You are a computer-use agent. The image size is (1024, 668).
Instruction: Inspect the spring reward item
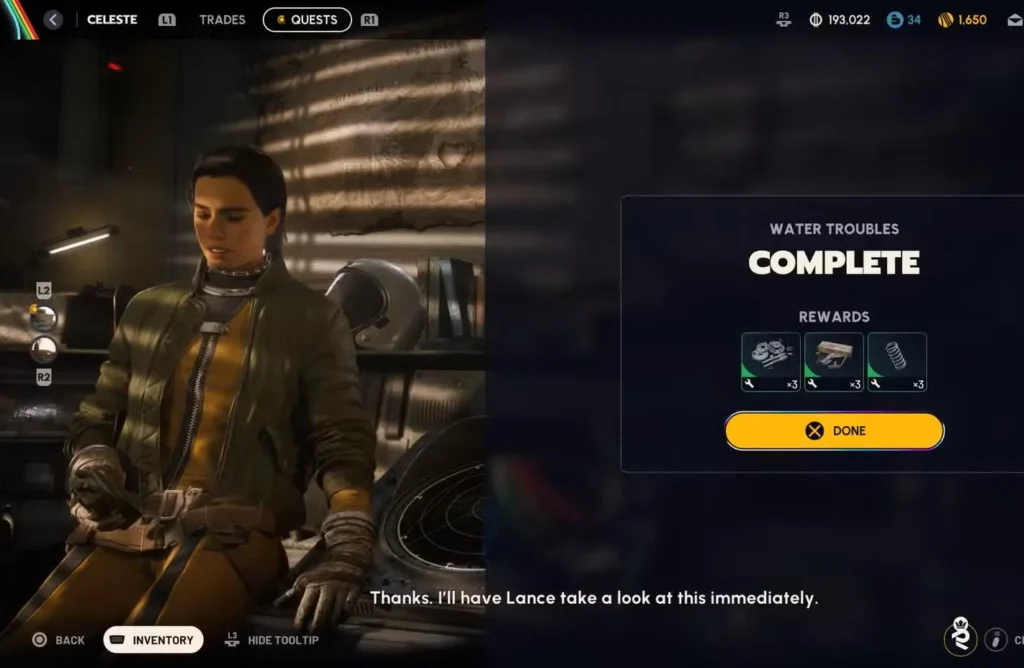(x=897, y=362)
